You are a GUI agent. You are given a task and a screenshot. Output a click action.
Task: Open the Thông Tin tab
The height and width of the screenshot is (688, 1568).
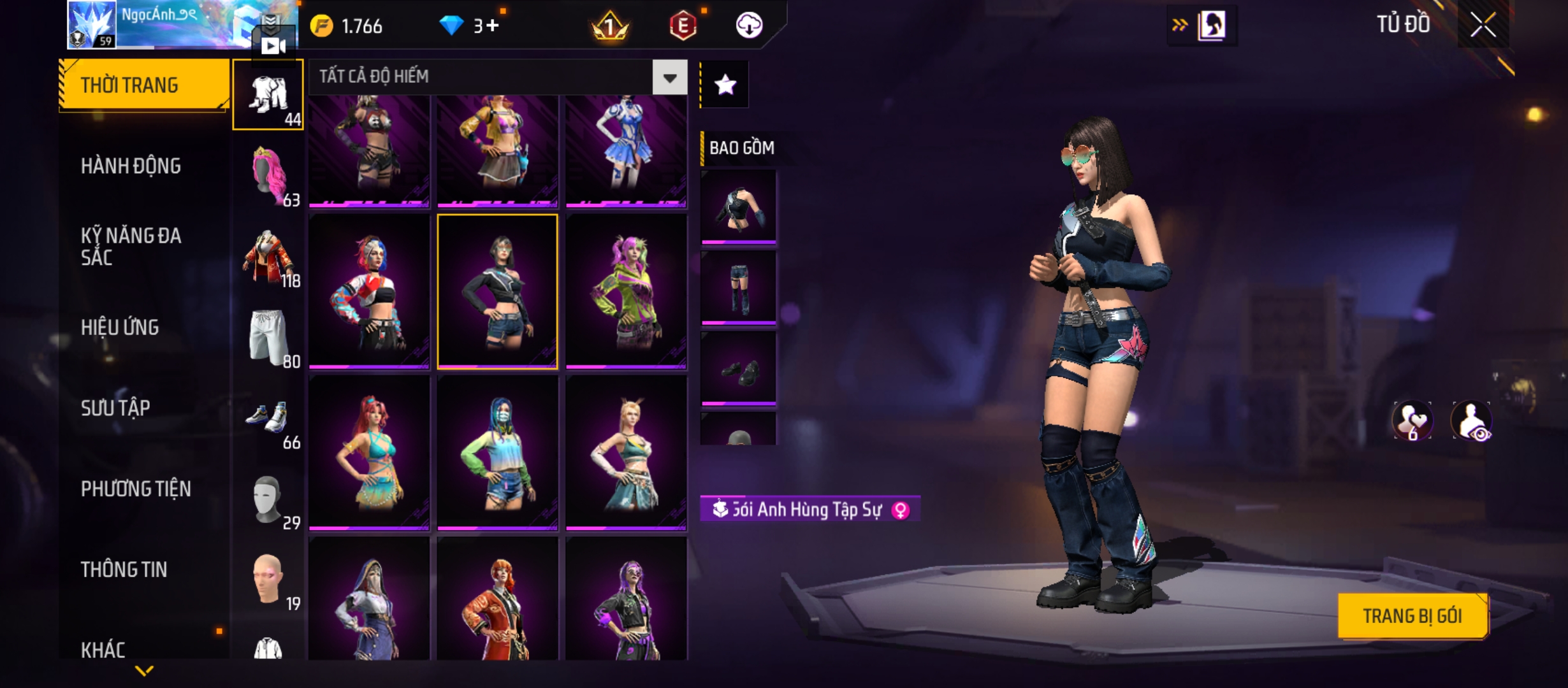pos(124,570)
